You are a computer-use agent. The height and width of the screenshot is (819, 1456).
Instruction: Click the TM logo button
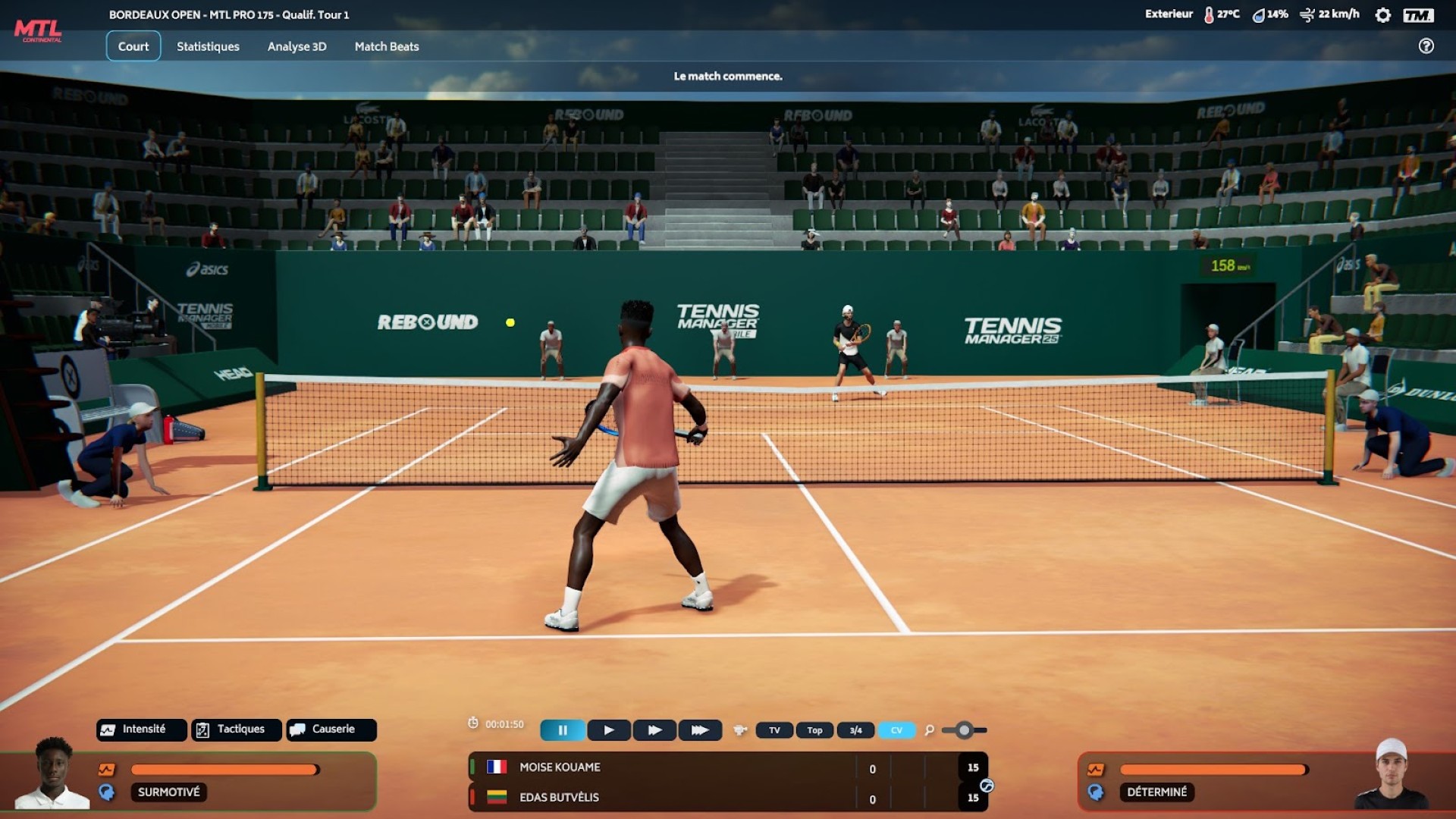pos(1418,15)
